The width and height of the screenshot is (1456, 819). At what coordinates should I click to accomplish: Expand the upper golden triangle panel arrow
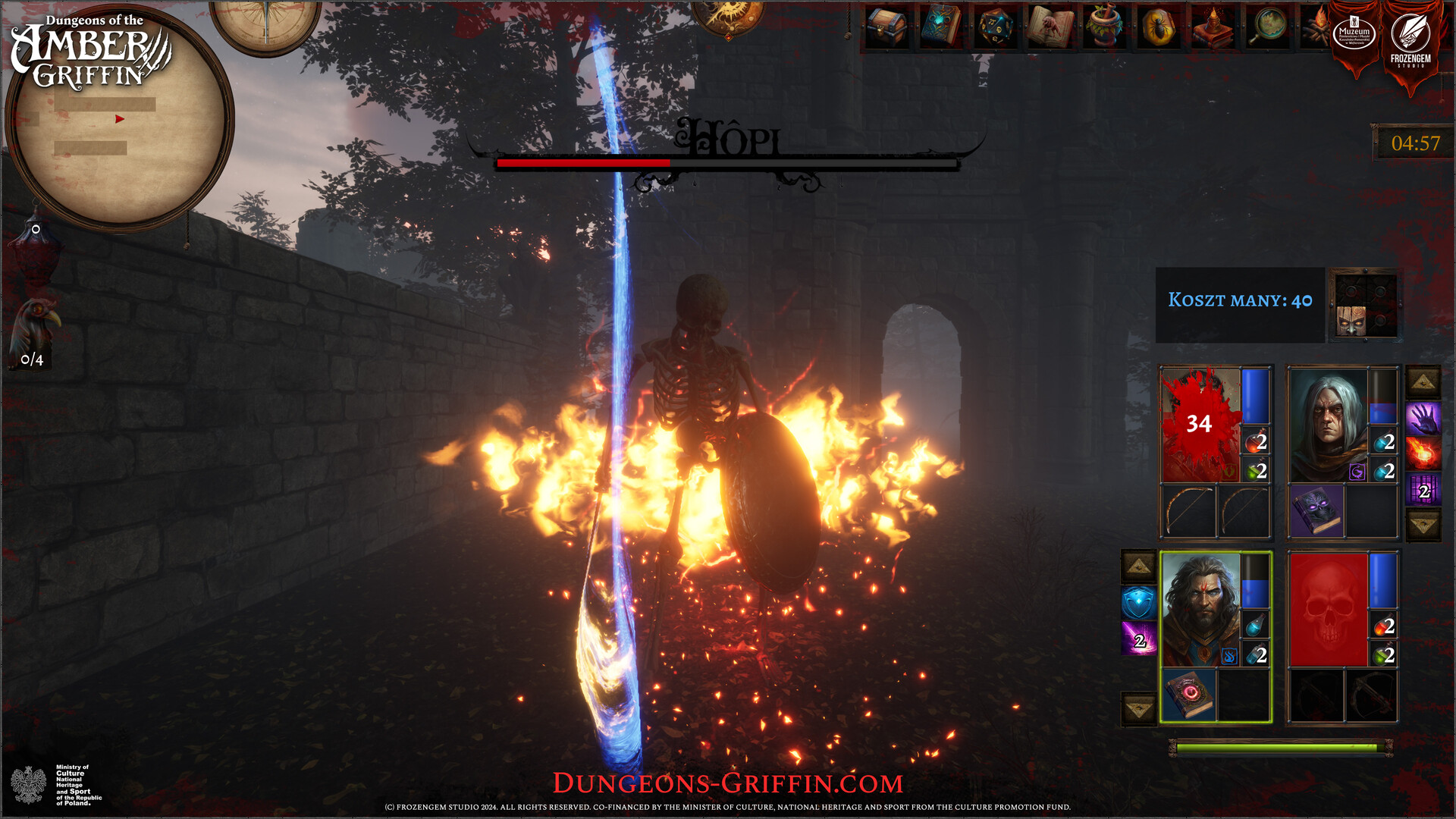pyautogui.click(x=1423, y=380)
